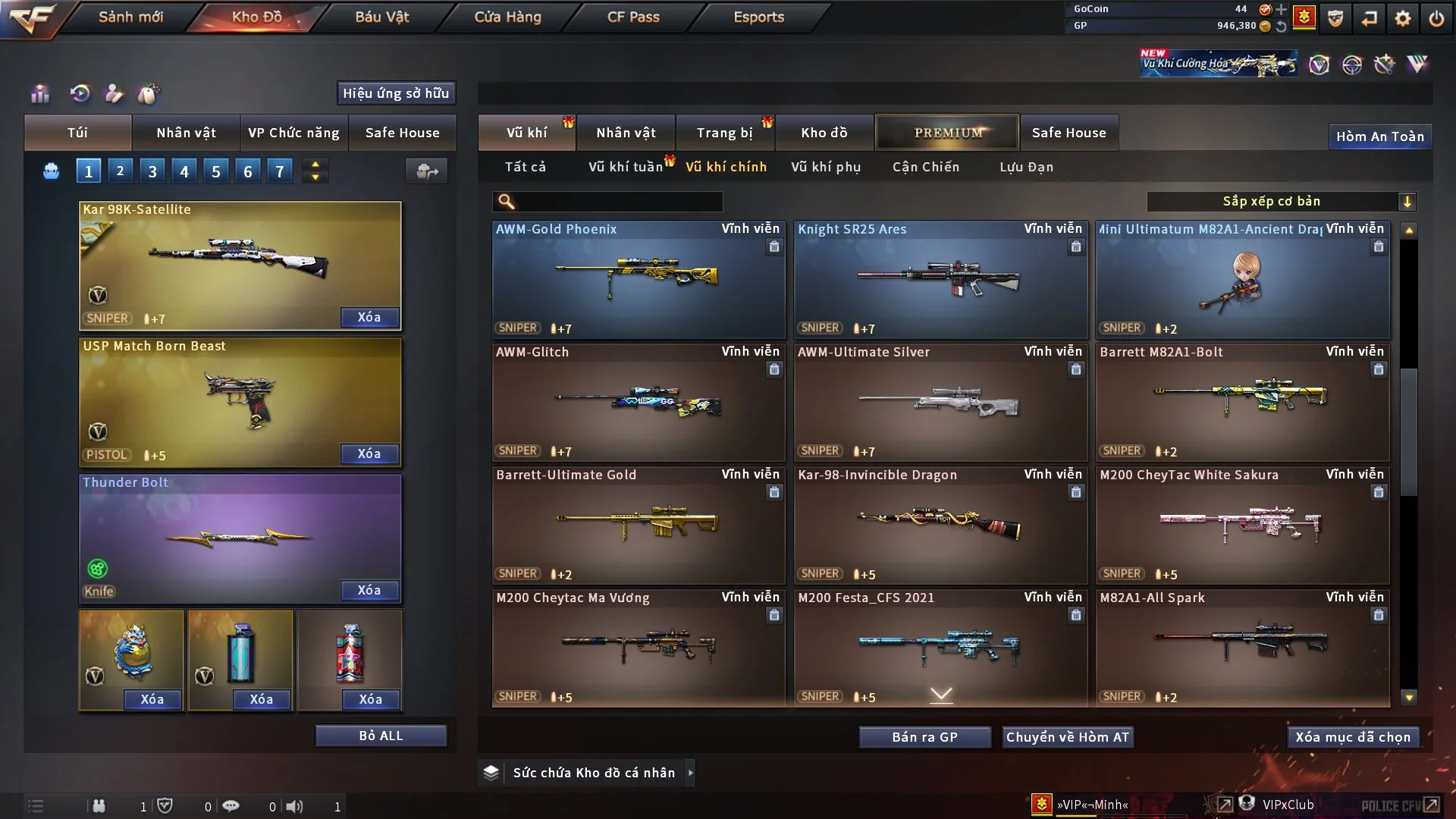Go to the CF Pass menu
This screenshot has width=1456, height=819.
click(633, 17)
